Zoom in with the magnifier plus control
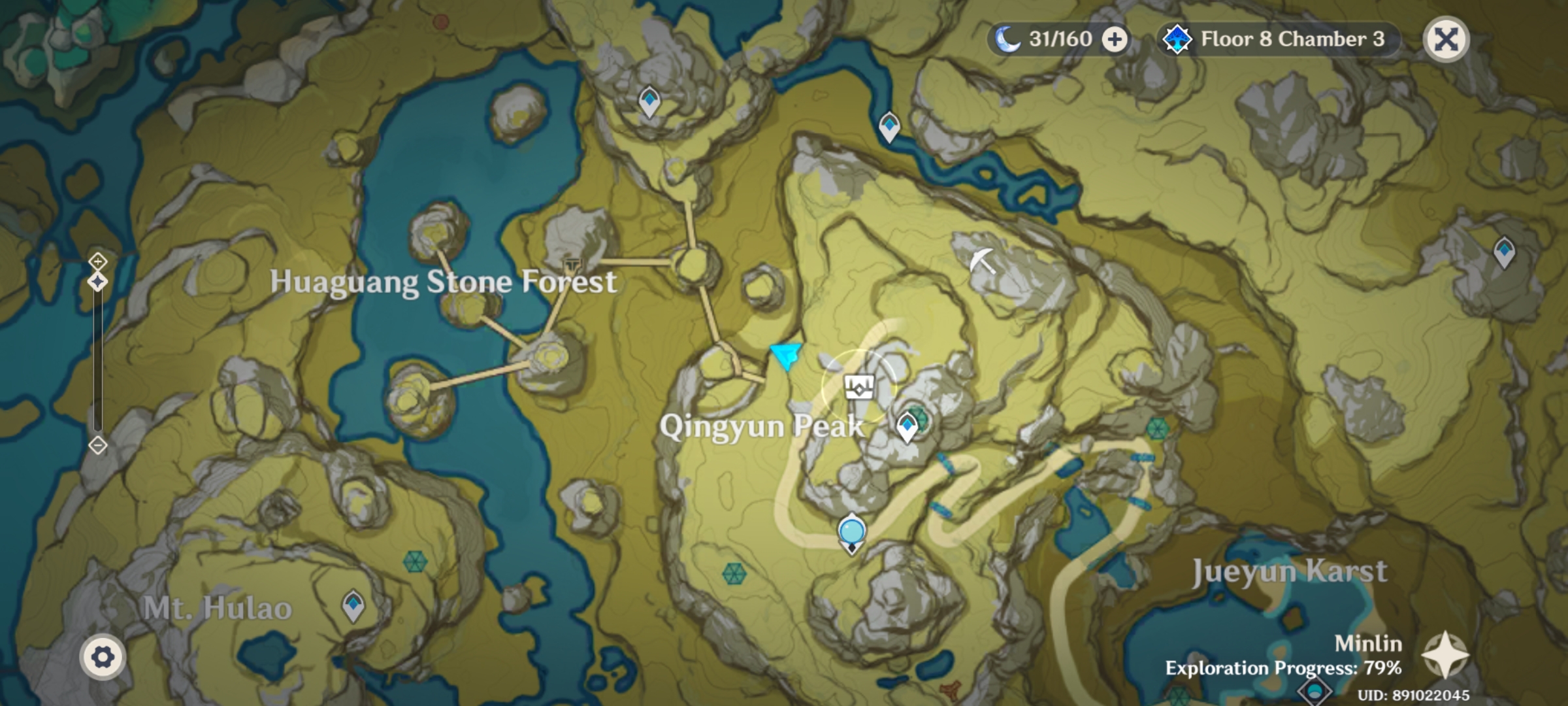The width and height of the screenshot is (1568, 706). 97,261
